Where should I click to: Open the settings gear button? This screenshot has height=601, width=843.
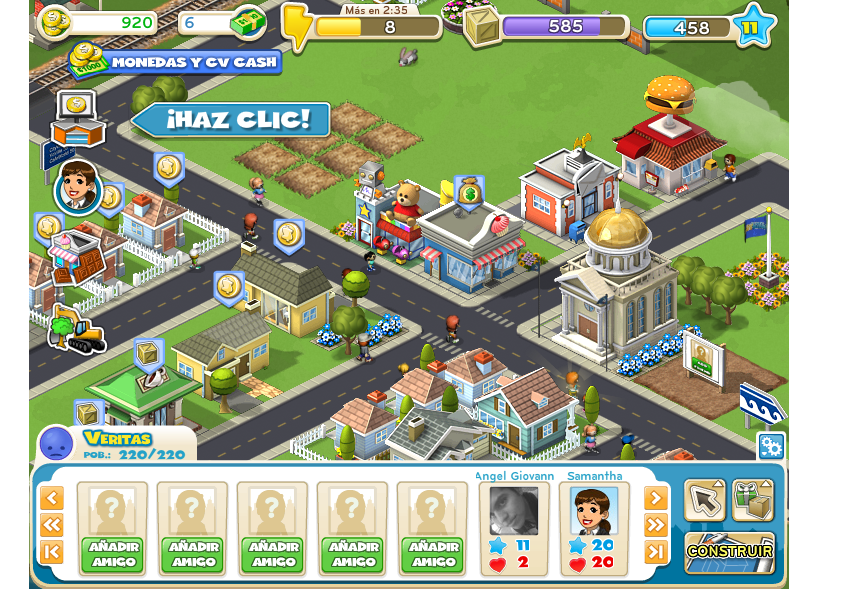point(770,446)
